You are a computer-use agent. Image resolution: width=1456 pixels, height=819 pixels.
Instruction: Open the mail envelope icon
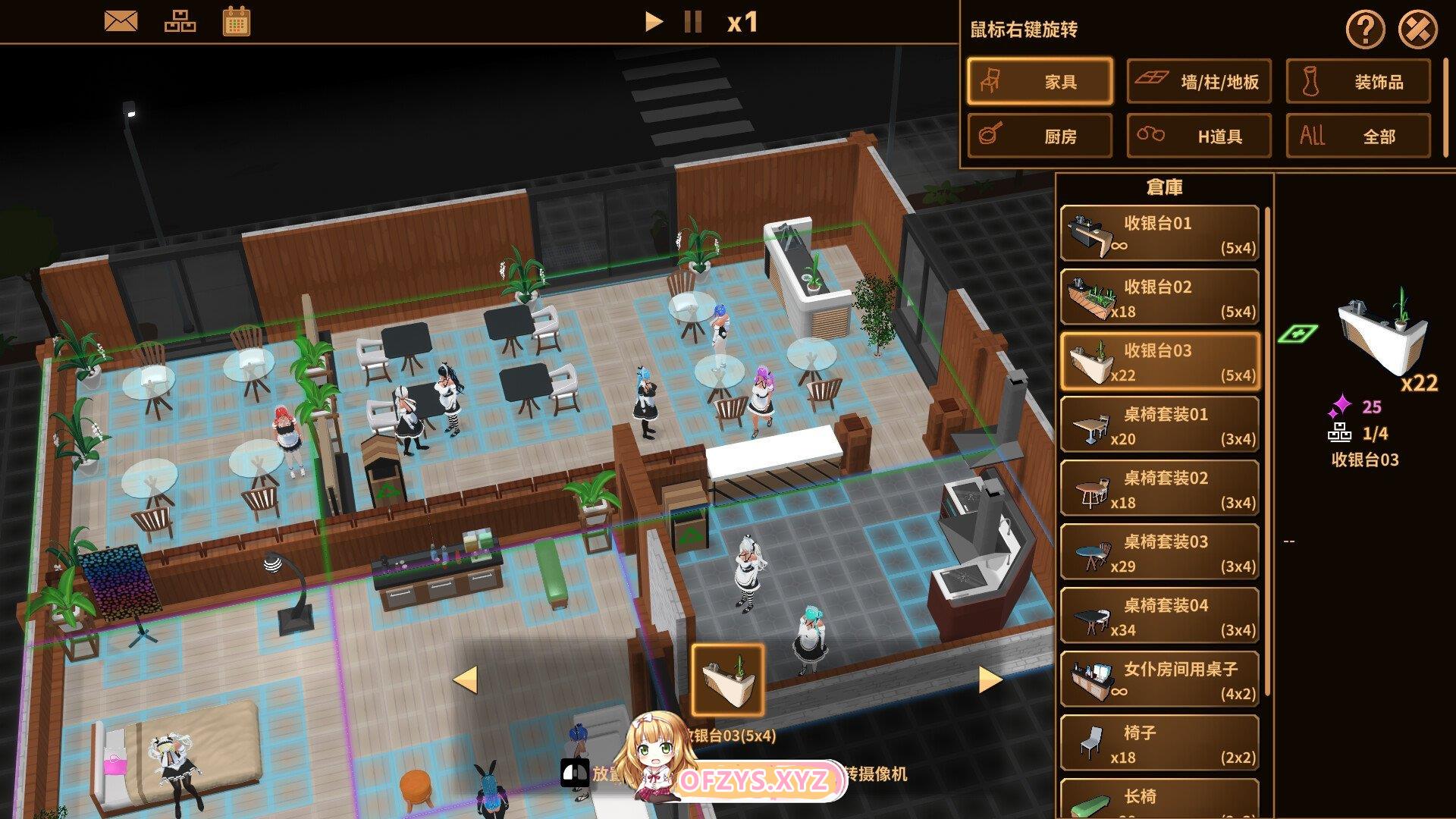[121, 21]
